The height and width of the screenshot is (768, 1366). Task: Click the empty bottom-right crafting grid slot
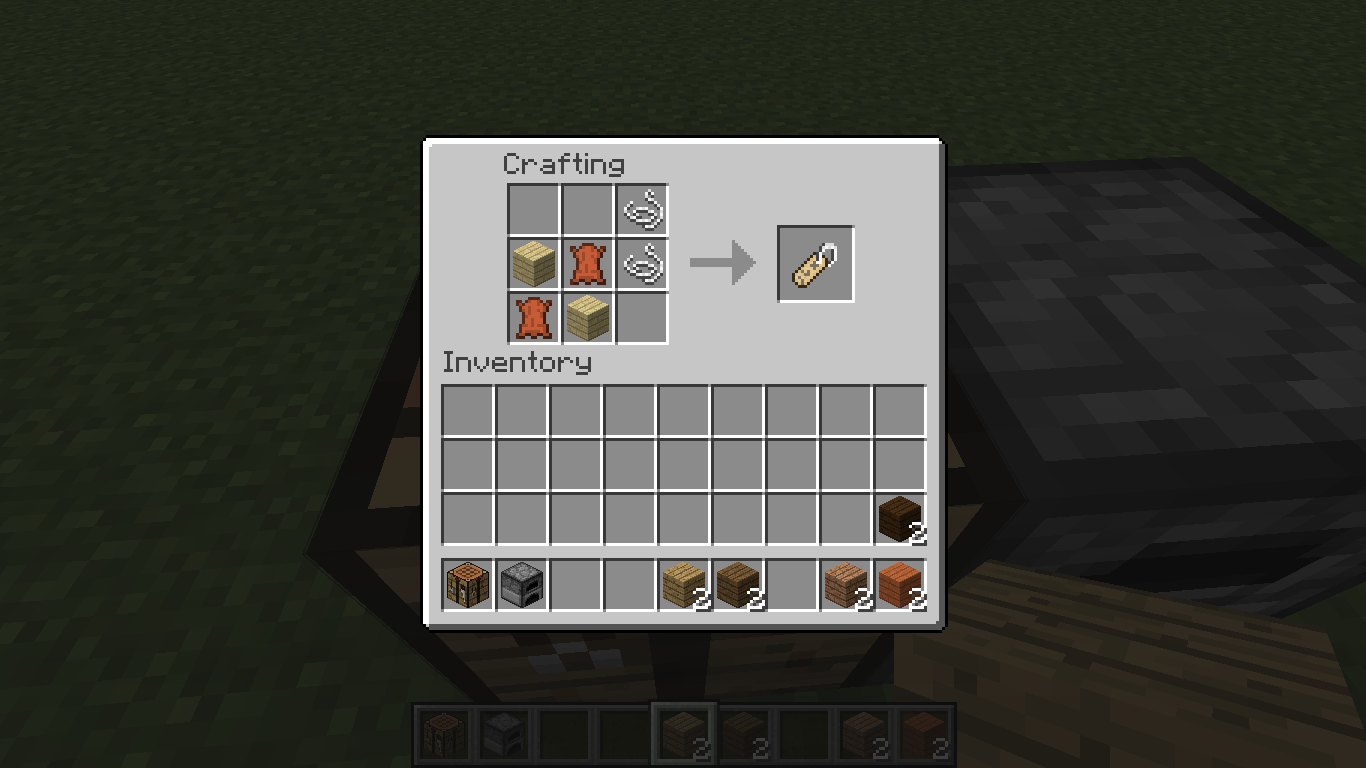641,317
